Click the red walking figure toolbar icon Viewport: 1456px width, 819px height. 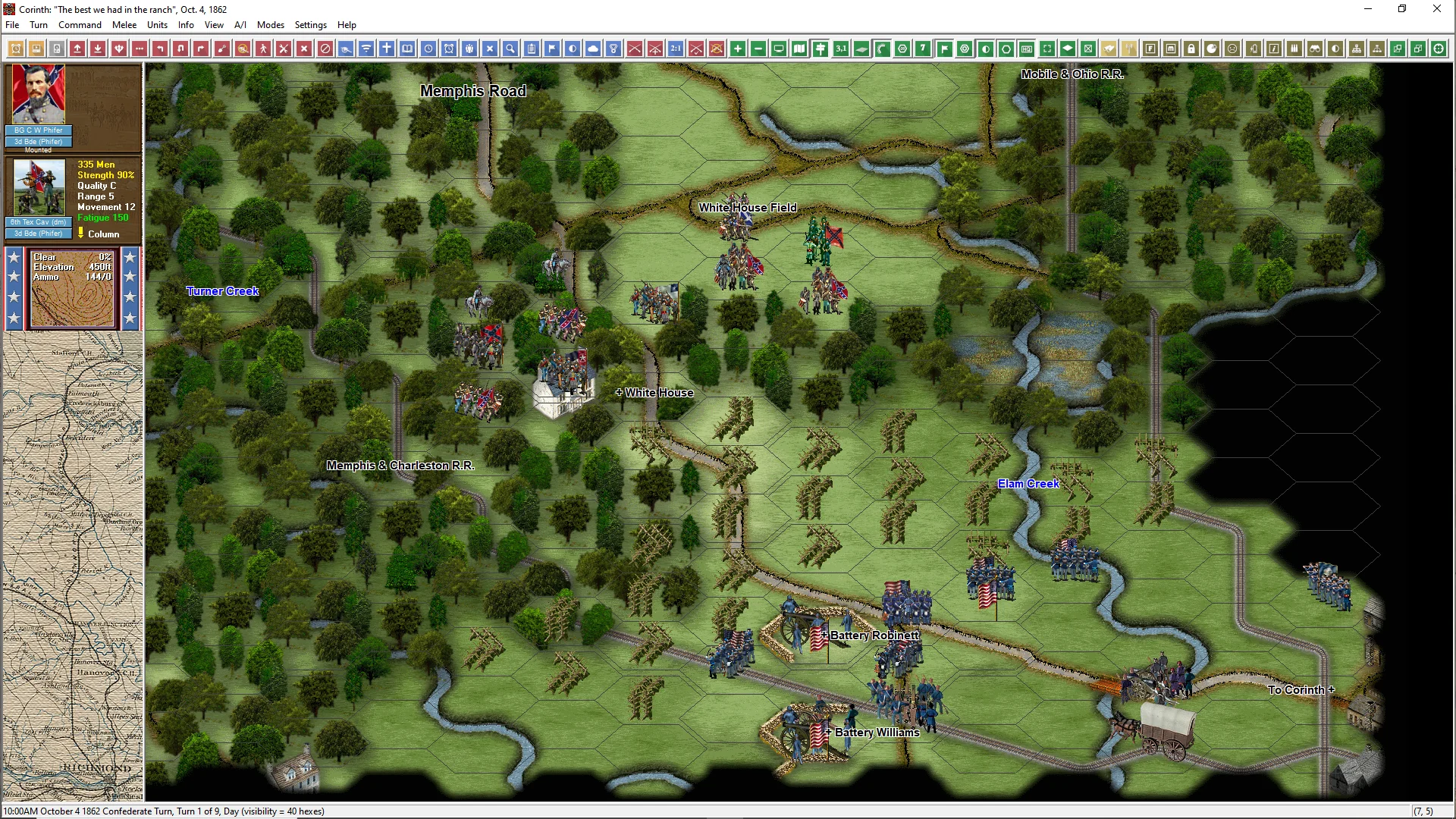[x=263, y=49]
